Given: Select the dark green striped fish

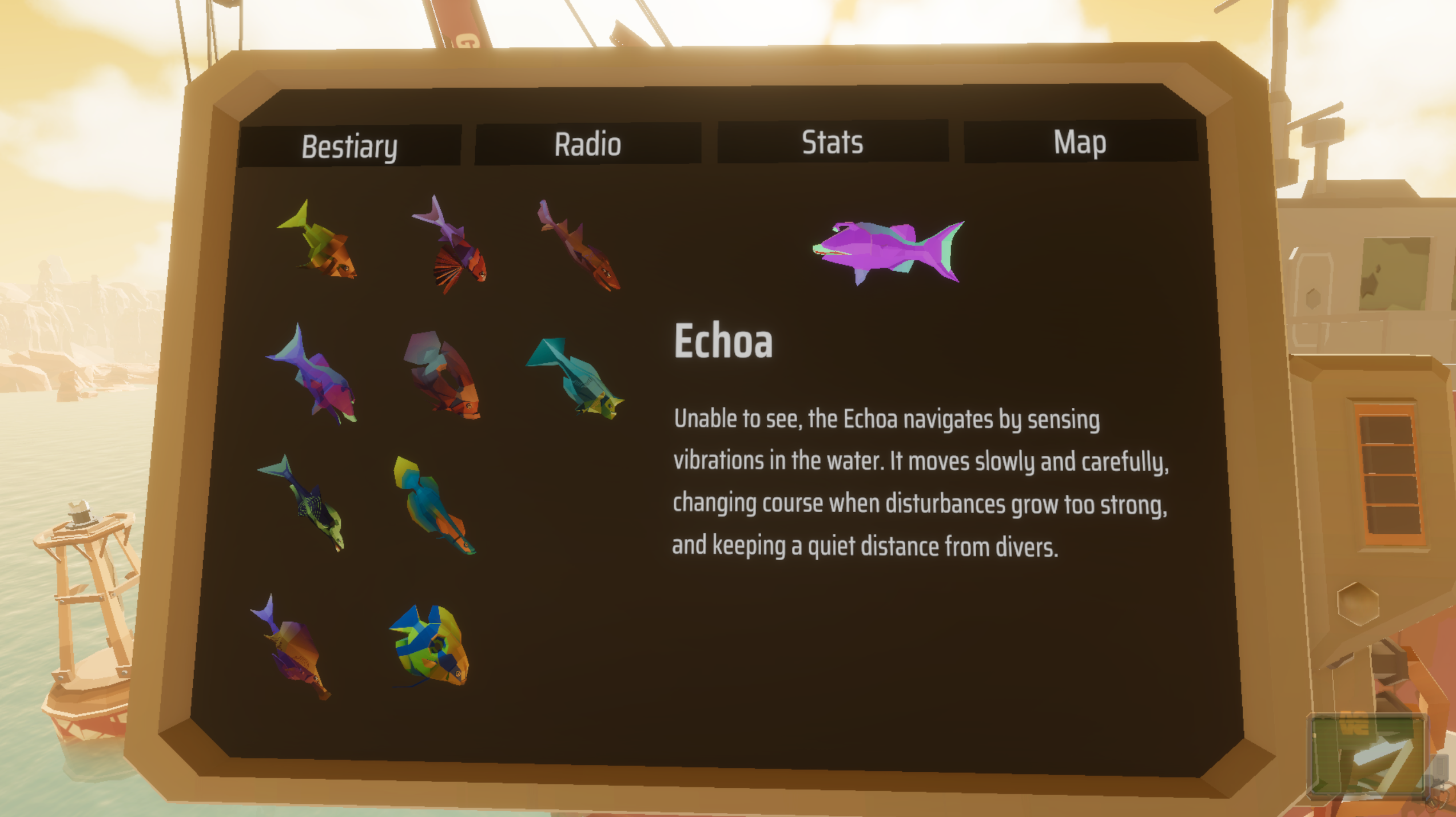Looking at the screenshot, I should tap(309, 509).
